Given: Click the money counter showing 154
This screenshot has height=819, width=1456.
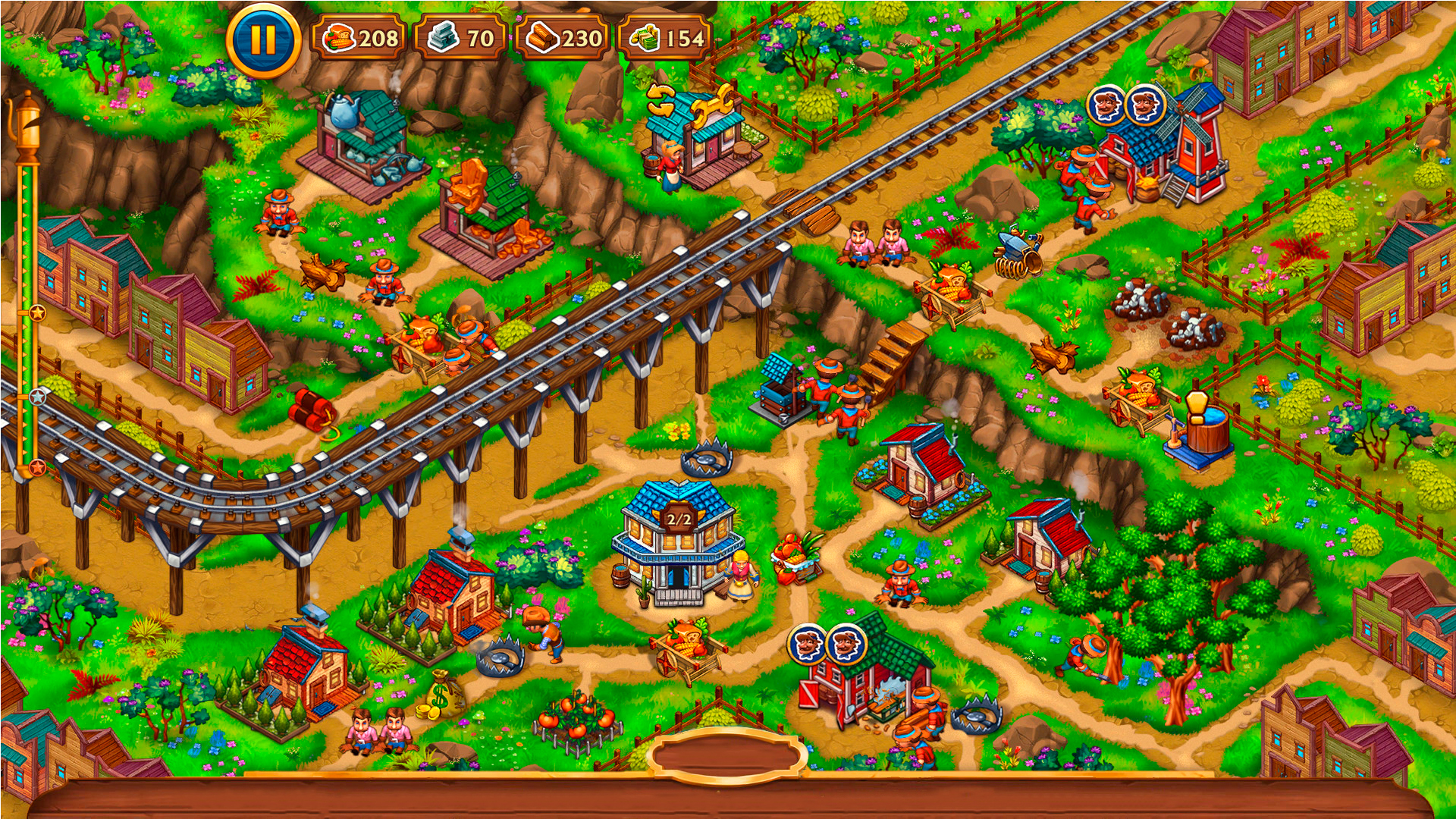Looking at the screenshot, I should (x=666, y=36).
